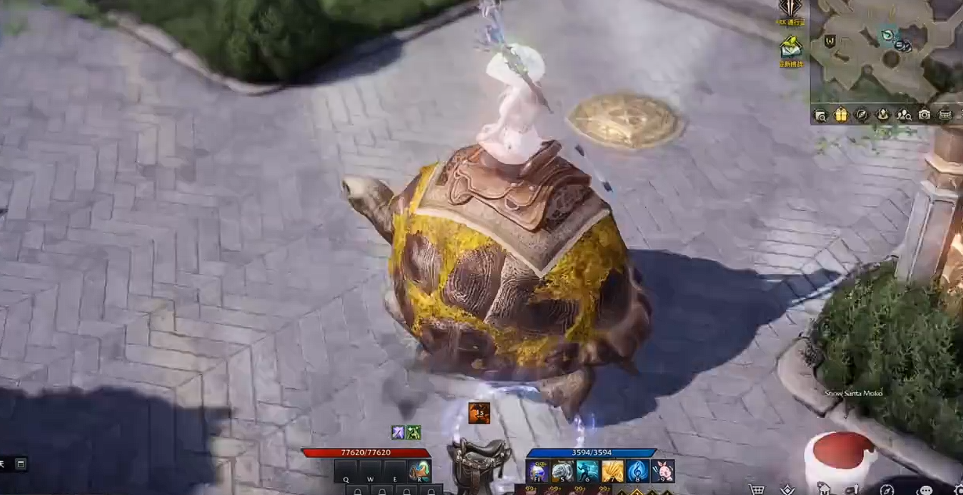The image size is (963, 495).
Task: Click the battle pass emblem icon
Action: click(x=790, y=11)
